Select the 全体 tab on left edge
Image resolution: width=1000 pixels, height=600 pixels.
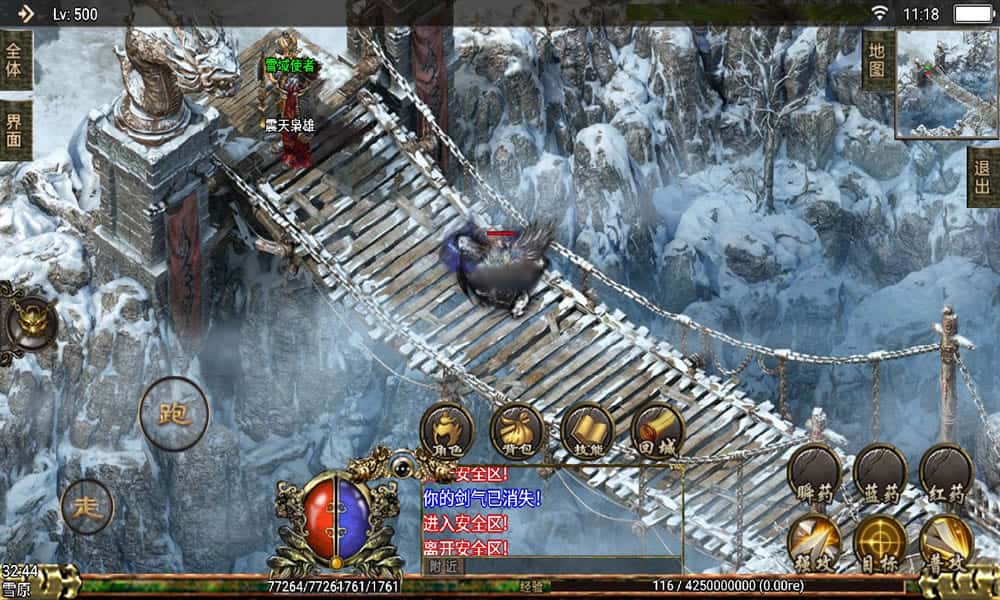pos(15,60)
